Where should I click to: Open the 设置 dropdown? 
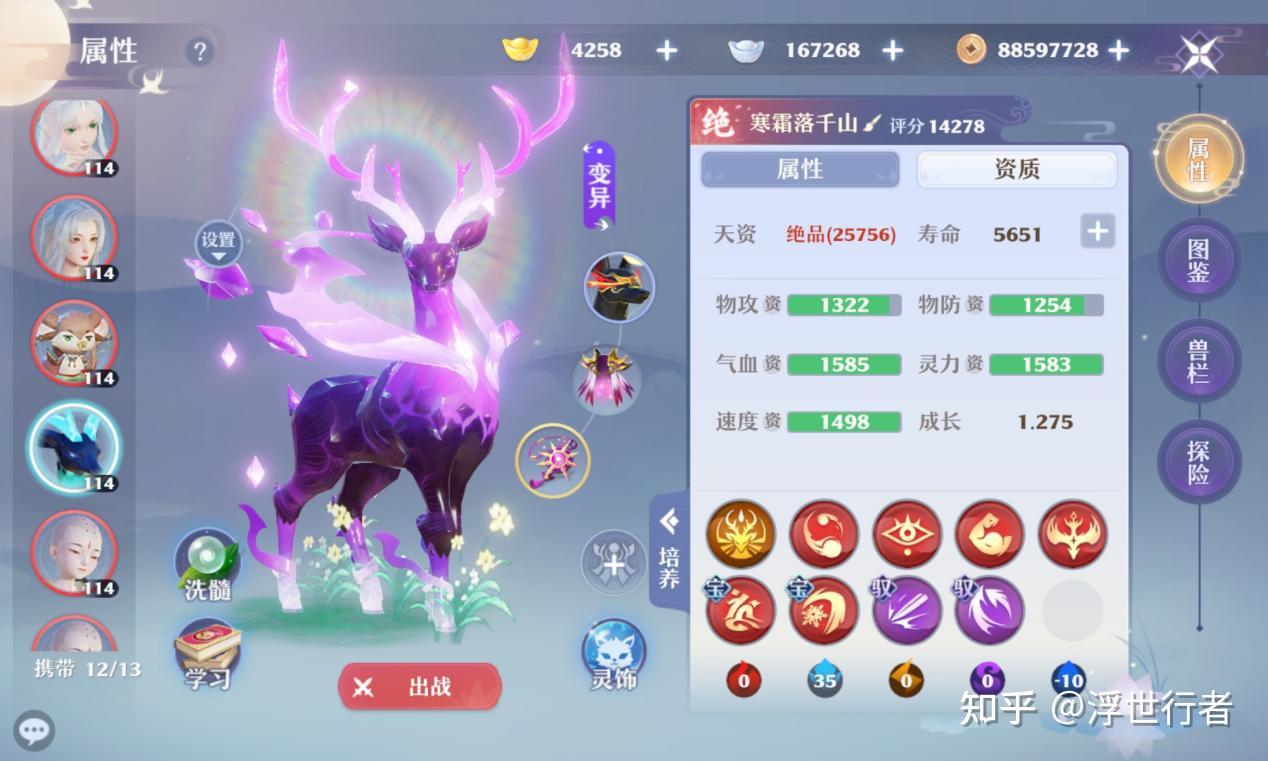click(x=218, y=244)
